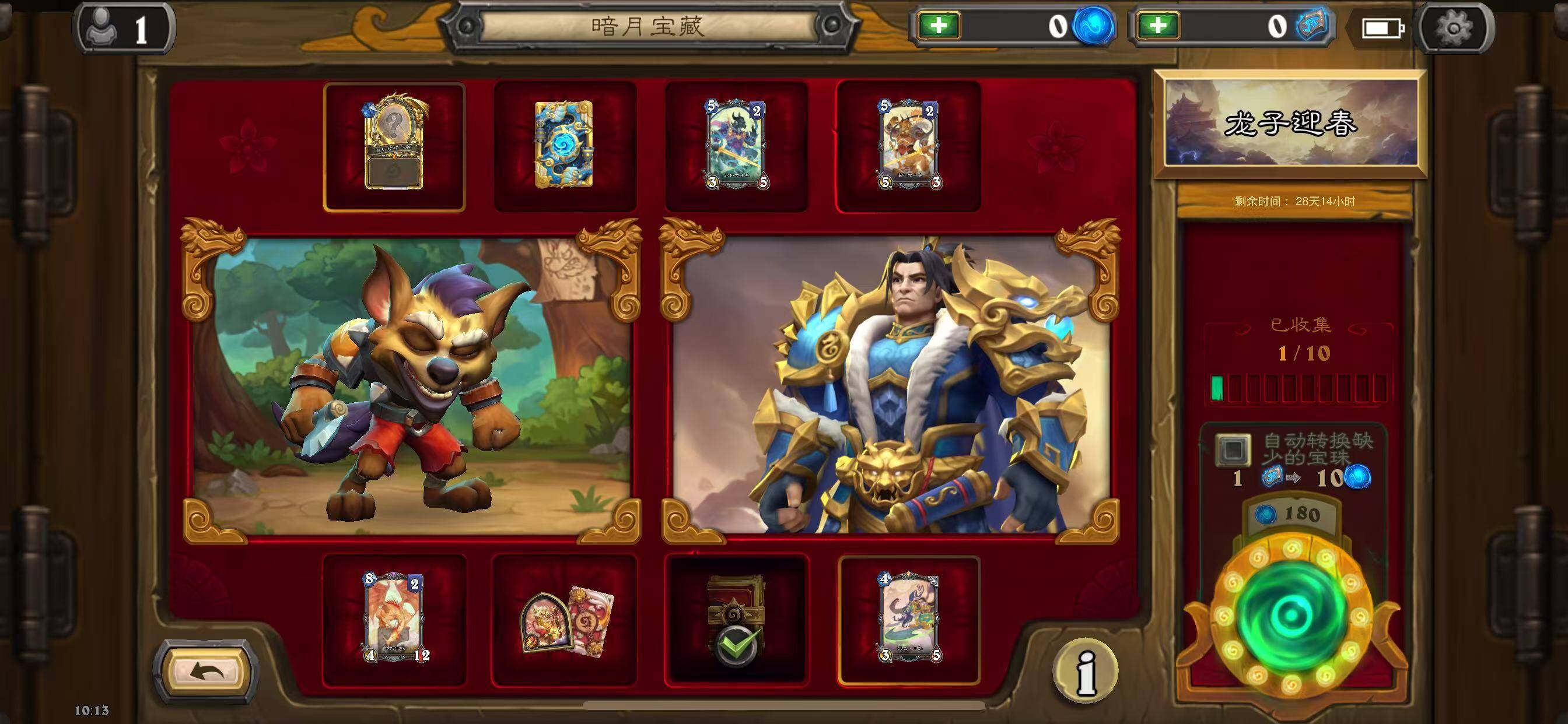Screen dimensions: 1568x724
Task: Toggle auto-convert missing orbs checkbox
Action: 1233,449
